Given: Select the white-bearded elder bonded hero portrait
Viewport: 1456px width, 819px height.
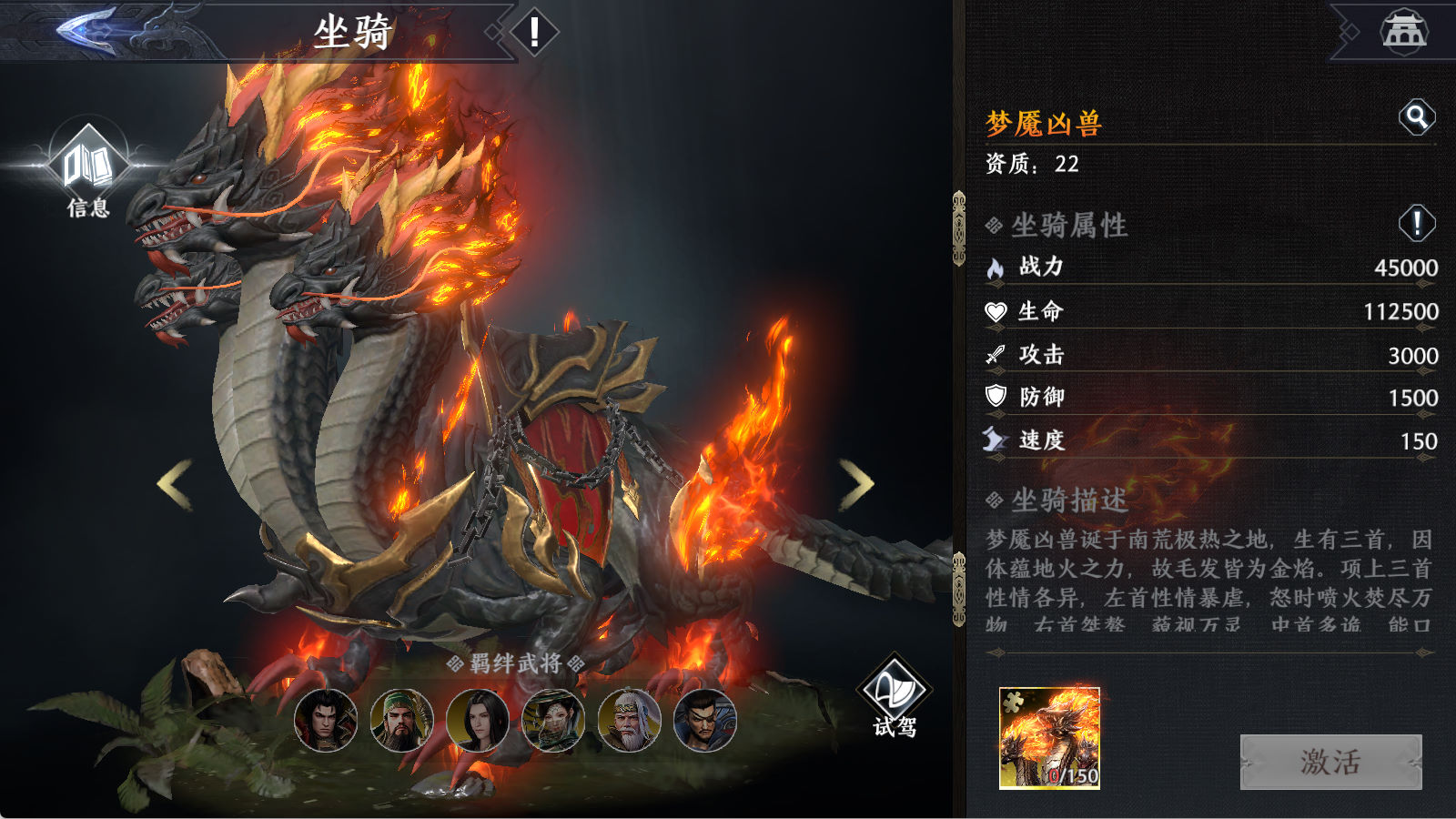Looking at the screenshot, I should 629,720.
